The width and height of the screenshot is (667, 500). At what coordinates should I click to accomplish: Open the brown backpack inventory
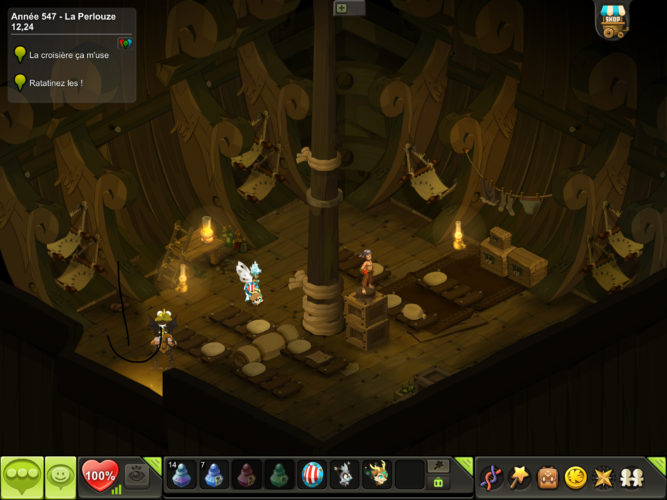click(x=548, y=476)
